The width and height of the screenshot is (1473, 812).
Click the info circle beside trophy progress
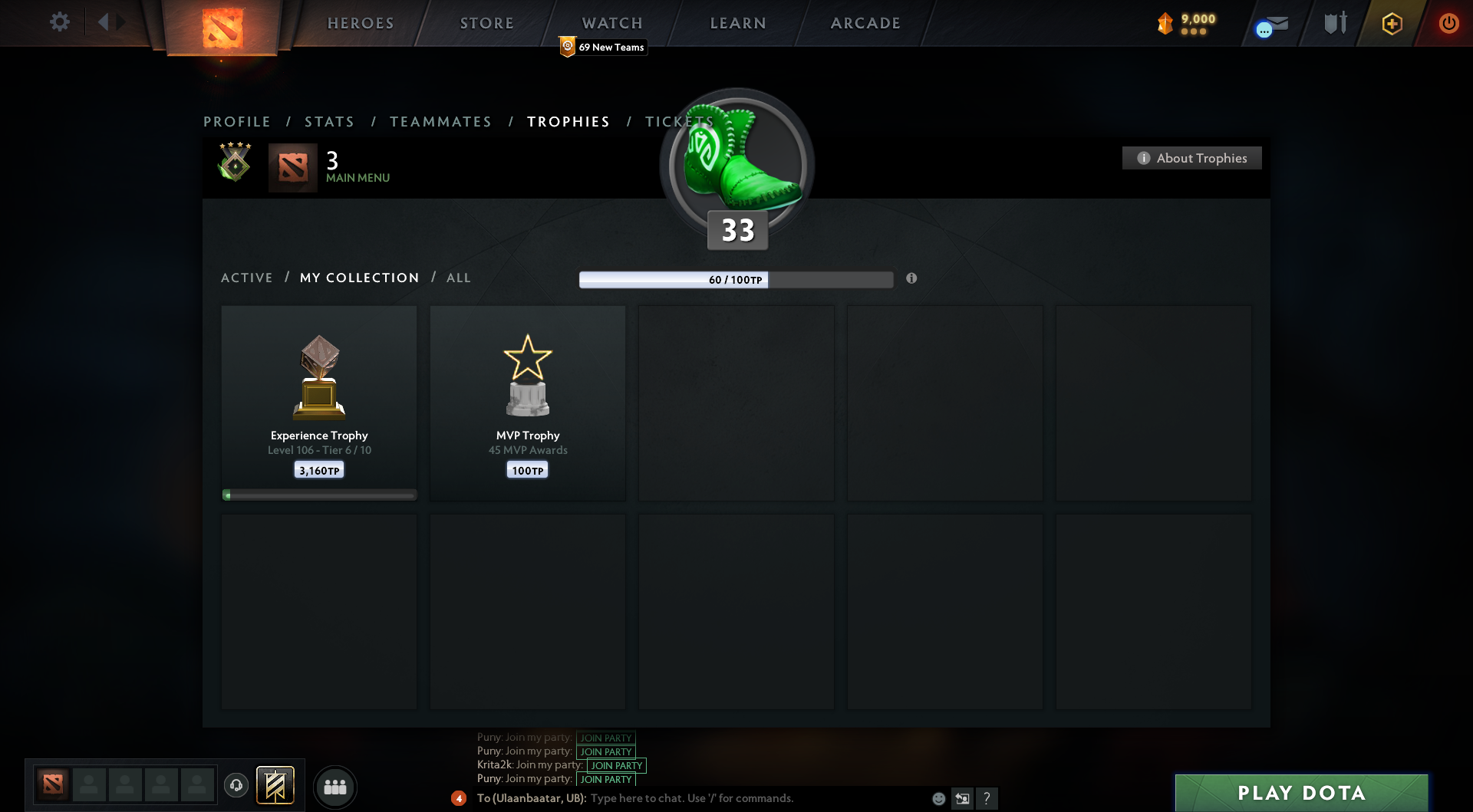(912, 279)
